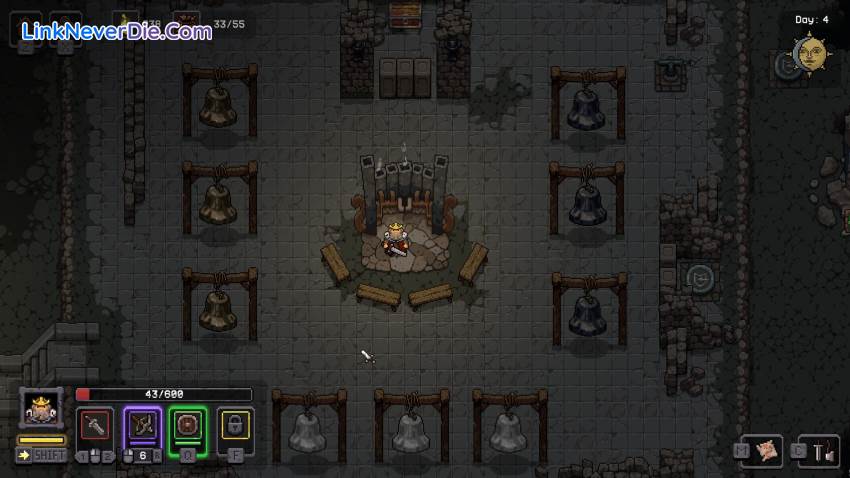Click the crowned king character portrait
This screenshot has width=850, height=478.
point(41,409)
